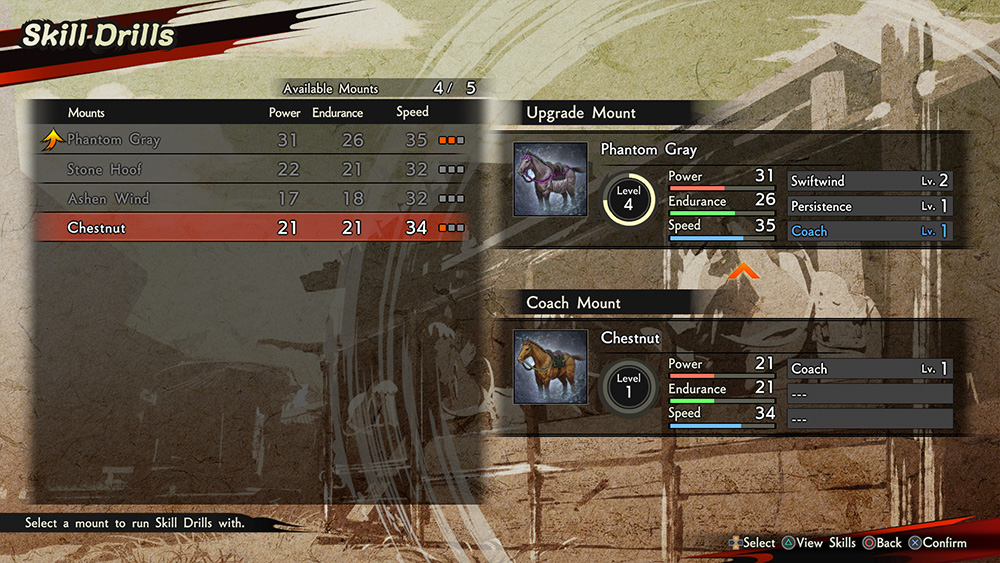Choose the highlighted blue Coach skill
The height and width of the screenshot is (563, 1000).
coord(870,231)
